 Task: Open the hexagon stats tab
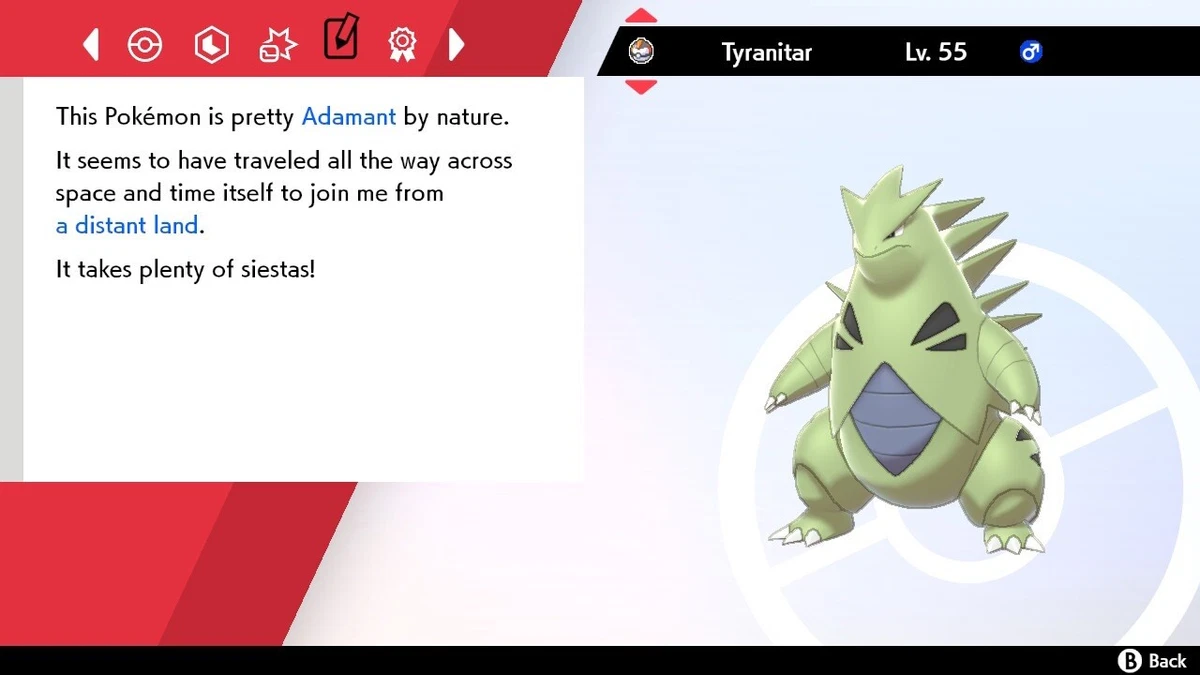pos(211,44)
